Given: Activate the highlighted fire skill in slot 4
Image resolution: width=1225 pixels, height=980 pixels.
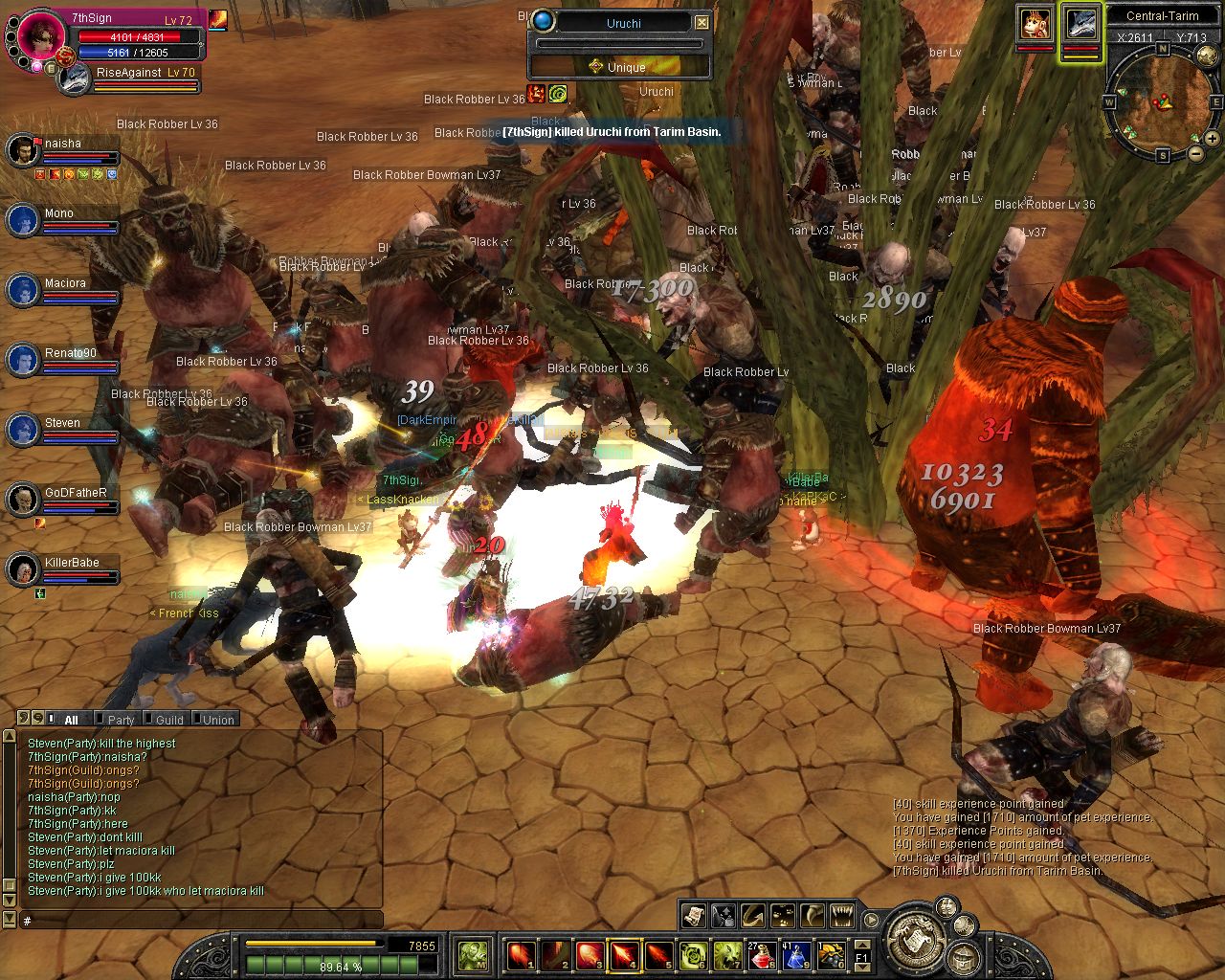Looking at the screenshot, I should (624, 955).
